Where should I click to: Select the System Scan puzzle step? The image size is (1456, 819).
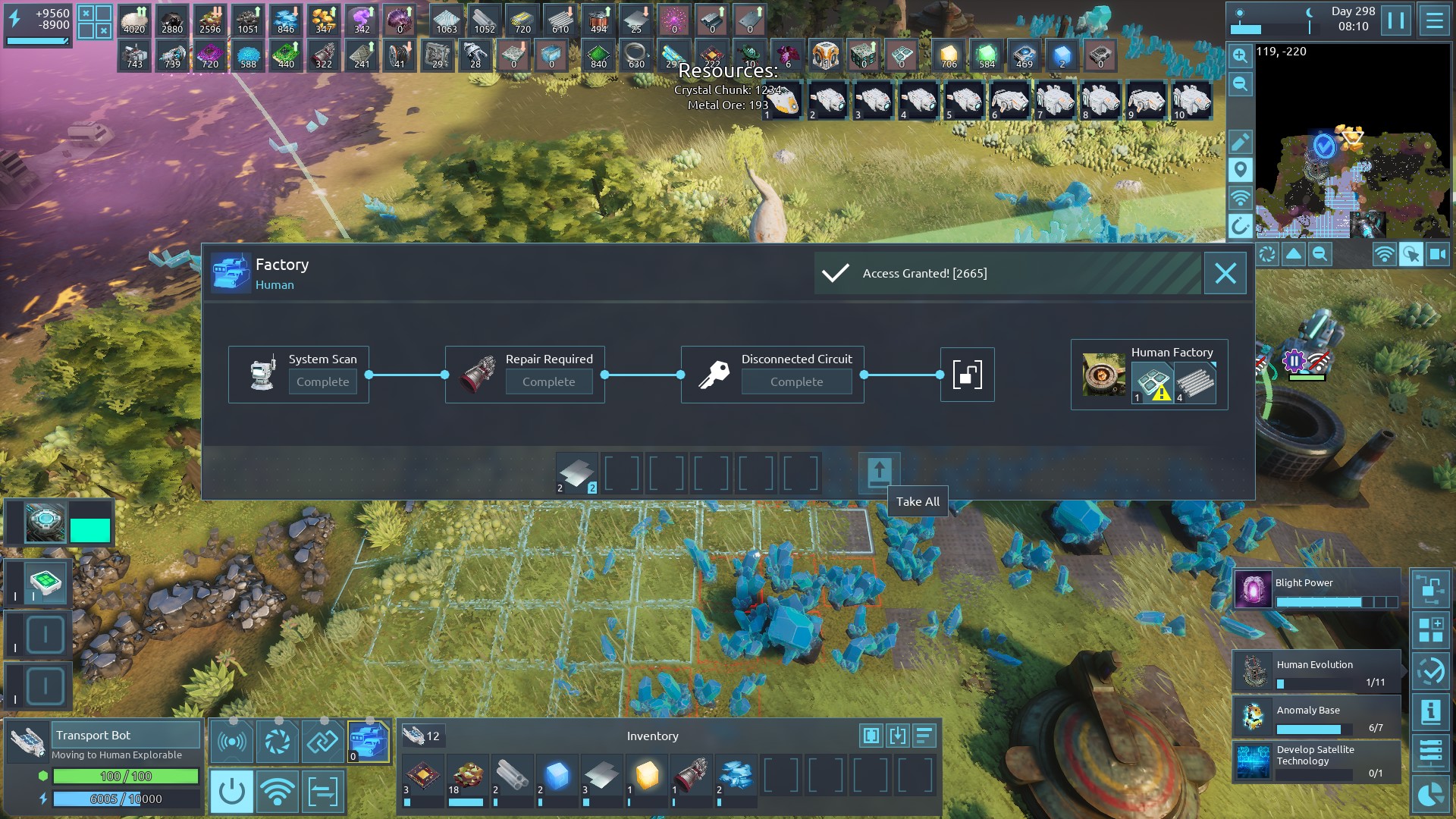299,374
